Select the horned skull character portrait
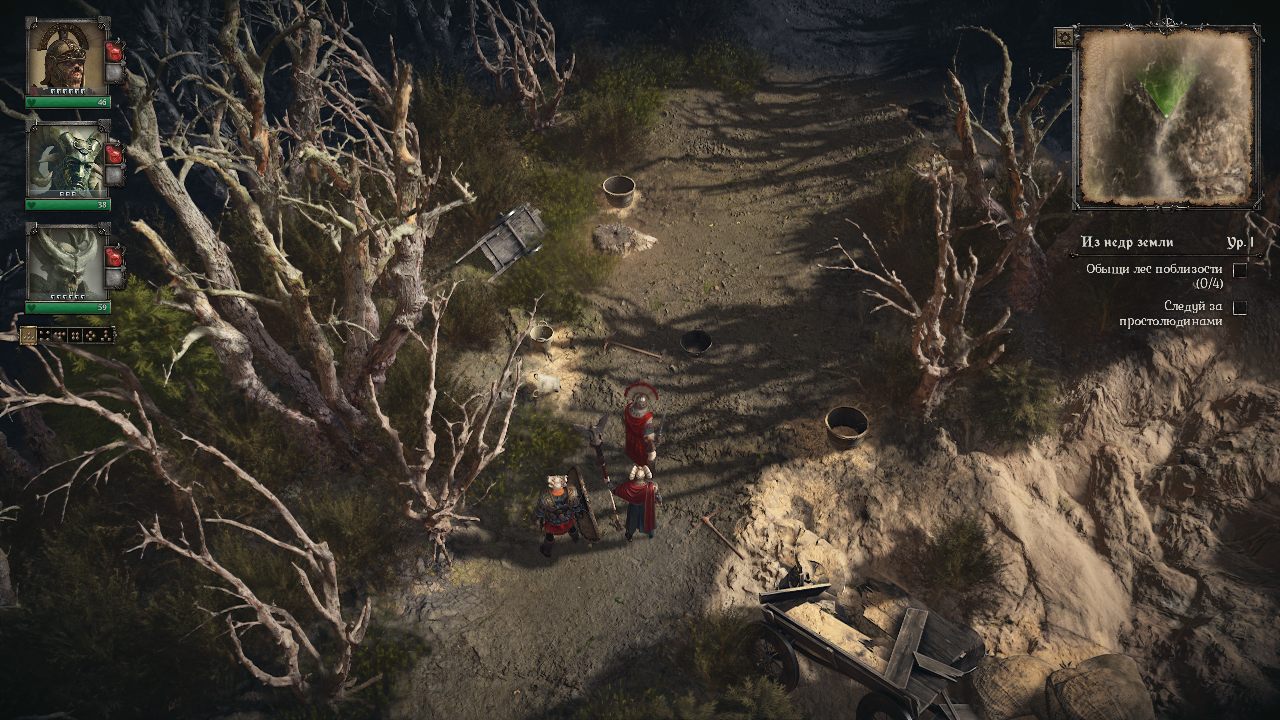Image resolution: width=1280 pixels, height=720 pixels. [x=67, y=261]
